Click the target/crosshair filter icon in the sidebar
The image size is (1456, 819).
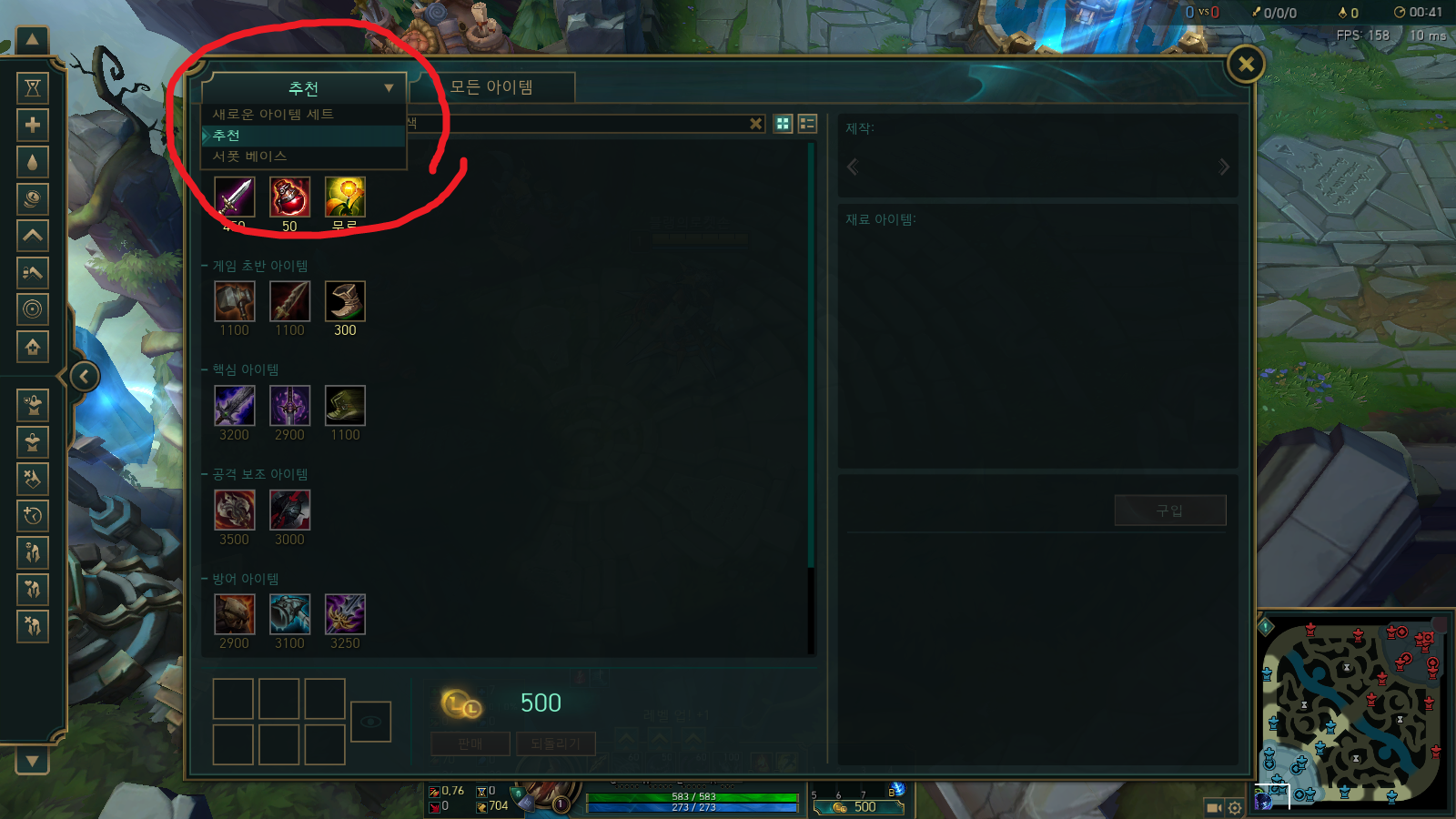pos(33,310)
